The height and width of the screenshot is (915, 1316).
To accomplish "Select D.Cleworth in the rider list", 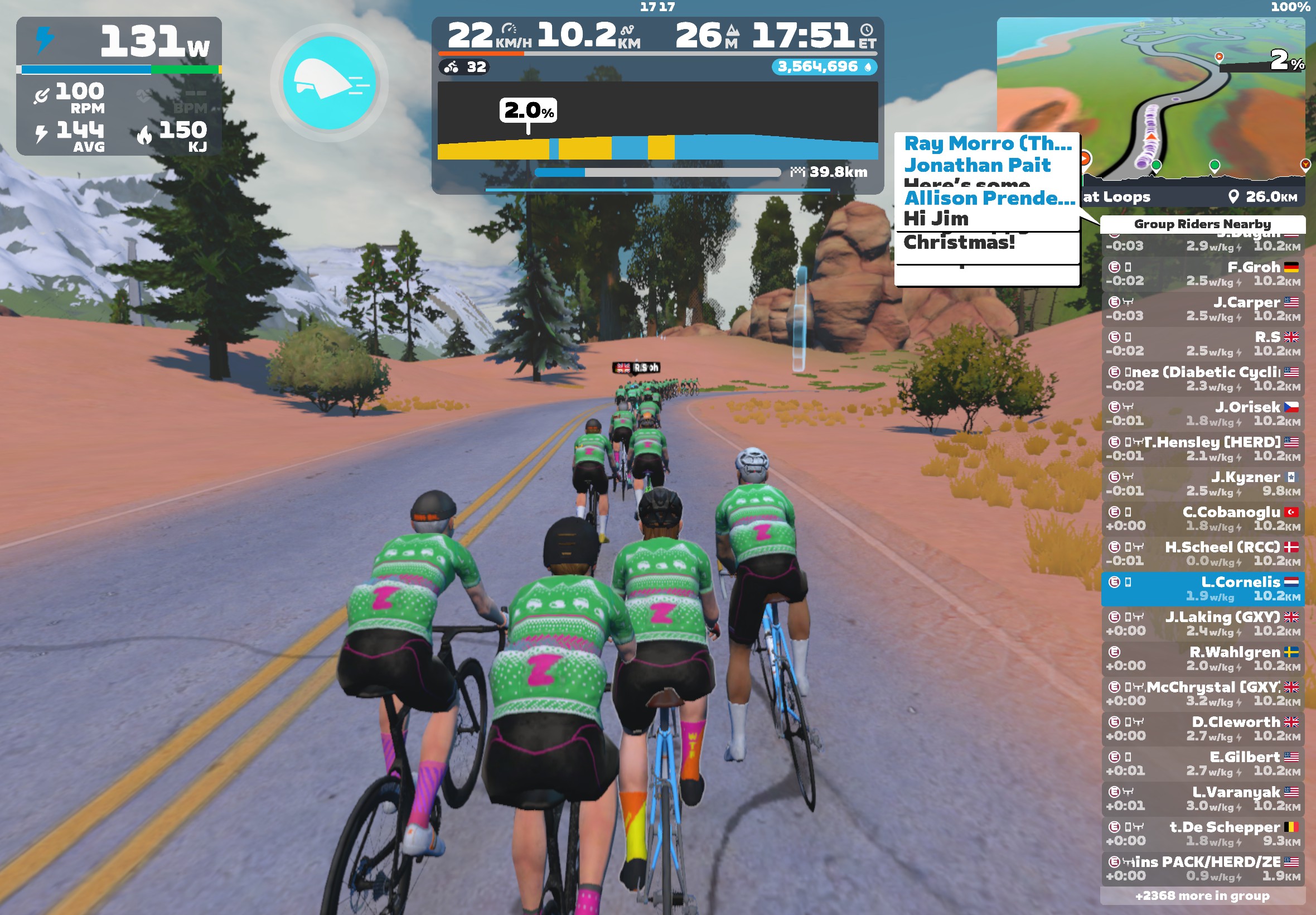I will tap(1202, 728).
